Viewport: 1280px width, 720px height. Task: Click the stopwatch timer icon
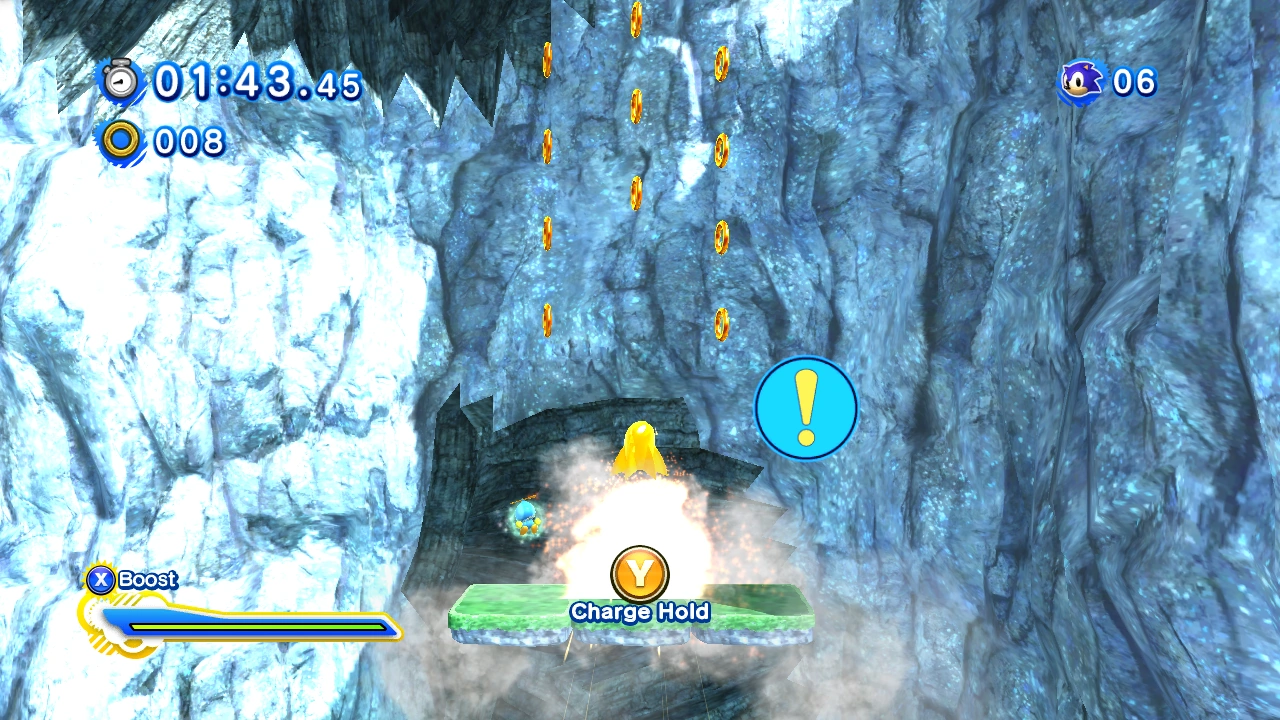click(x=122, y=79)
